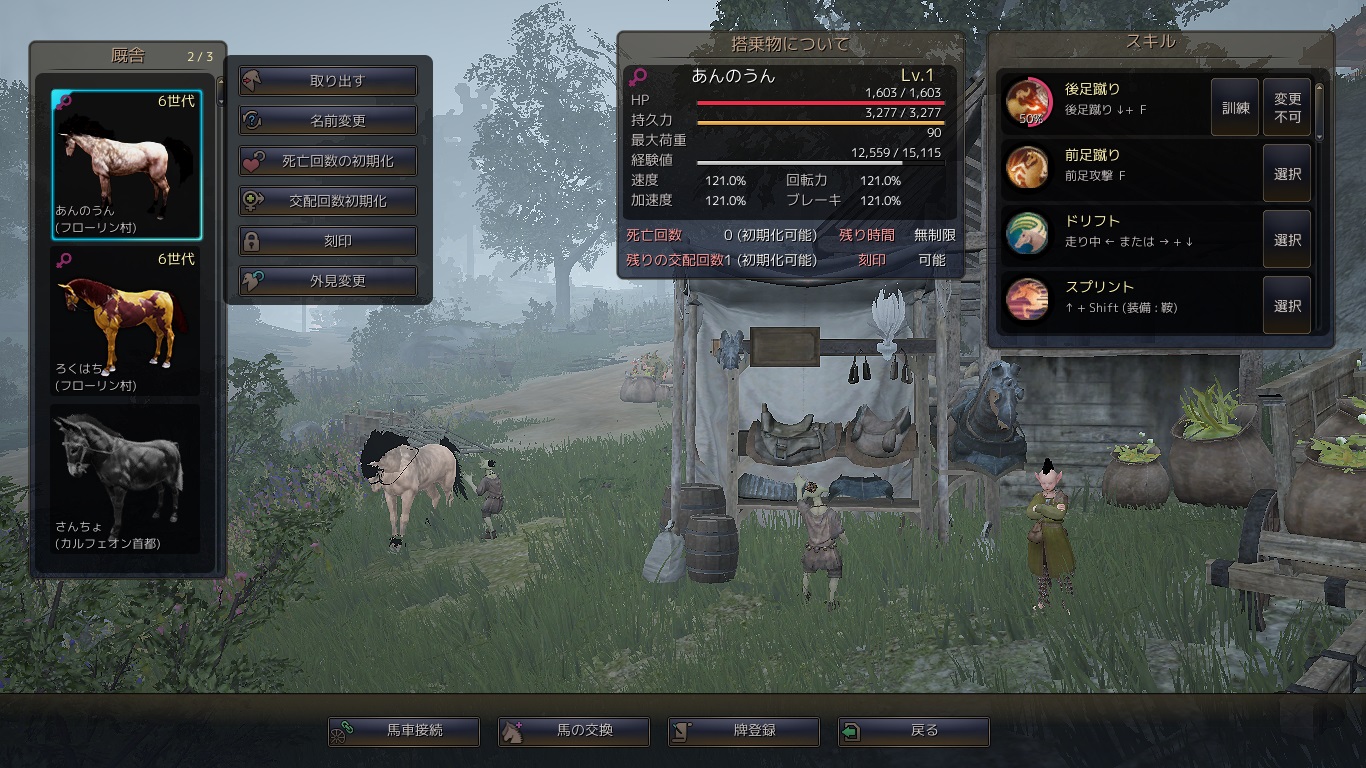Open 馬の交換 horse exchange
1366x768 pixels.
pos(574,731)
